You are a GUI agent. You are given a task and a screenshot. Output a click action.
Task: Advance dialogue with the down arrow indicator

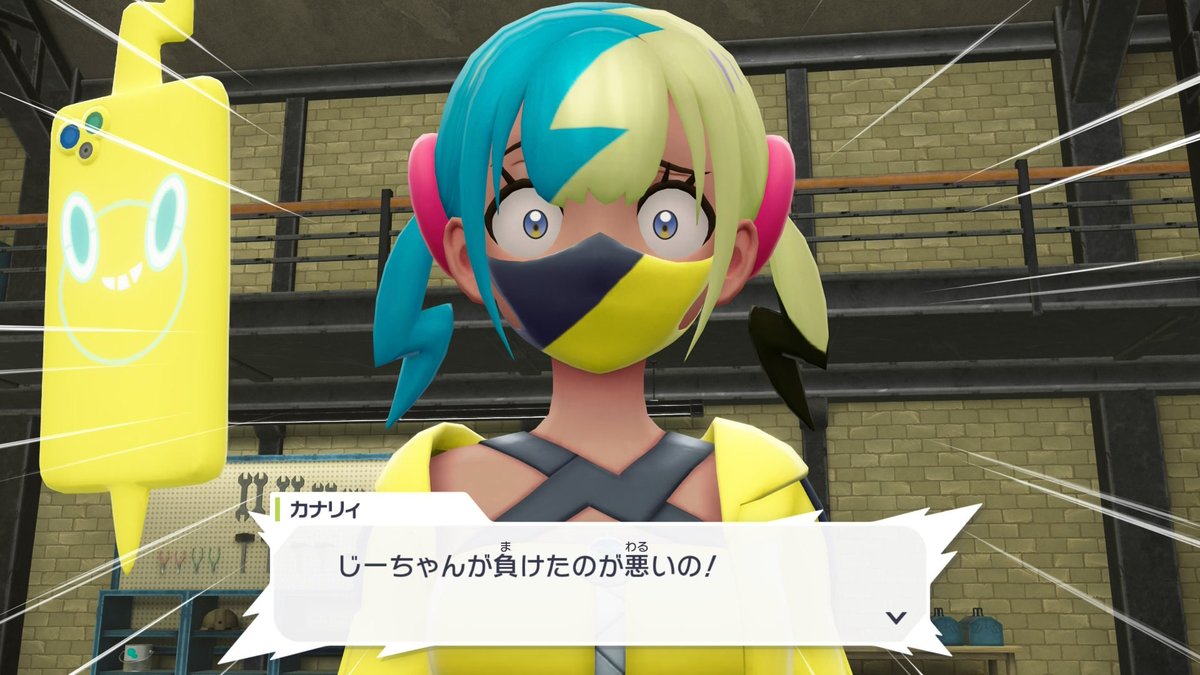coord(896,617)
